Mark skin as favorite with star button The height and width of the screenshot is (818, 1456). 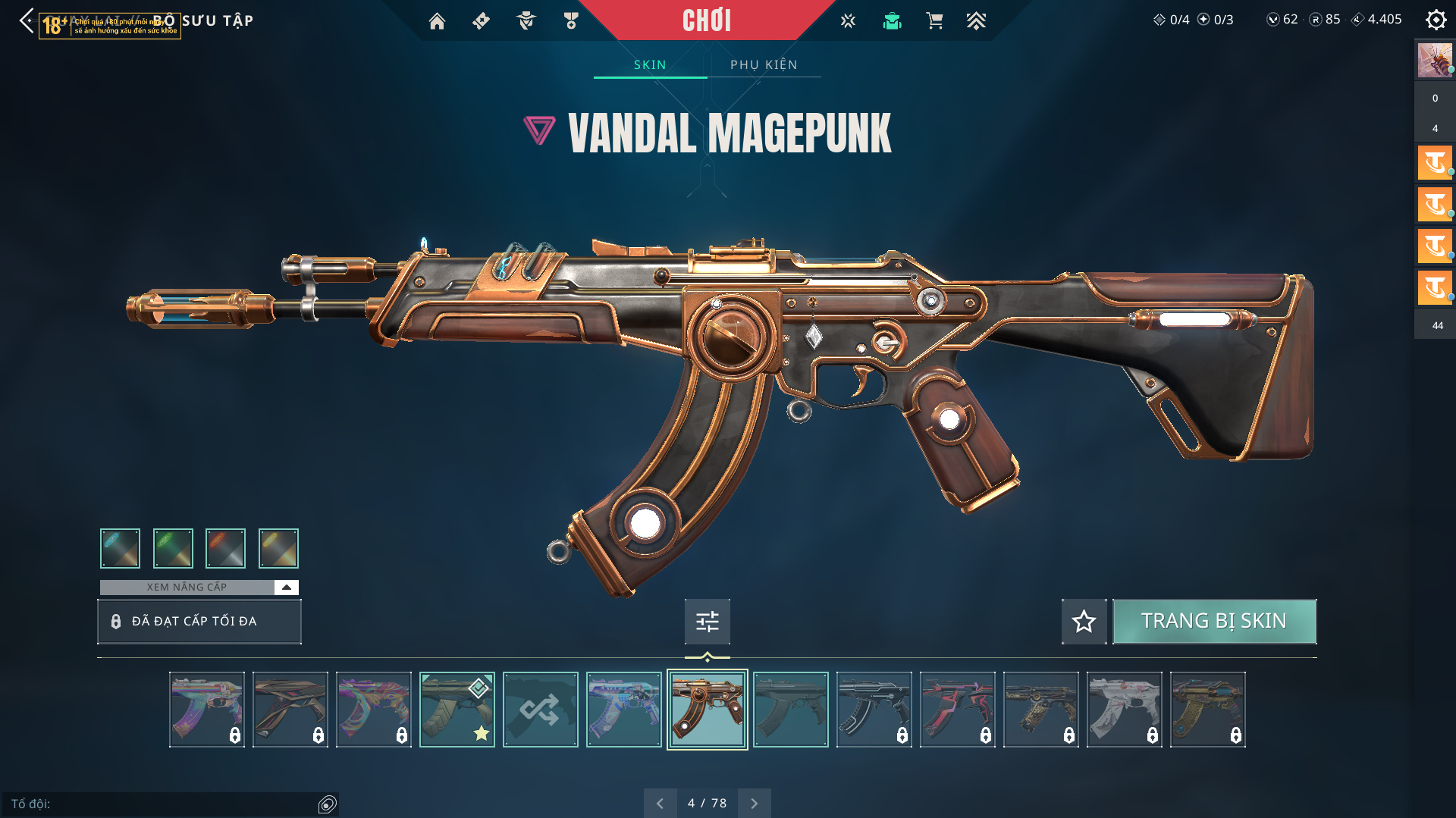(x=1084, y=621)
